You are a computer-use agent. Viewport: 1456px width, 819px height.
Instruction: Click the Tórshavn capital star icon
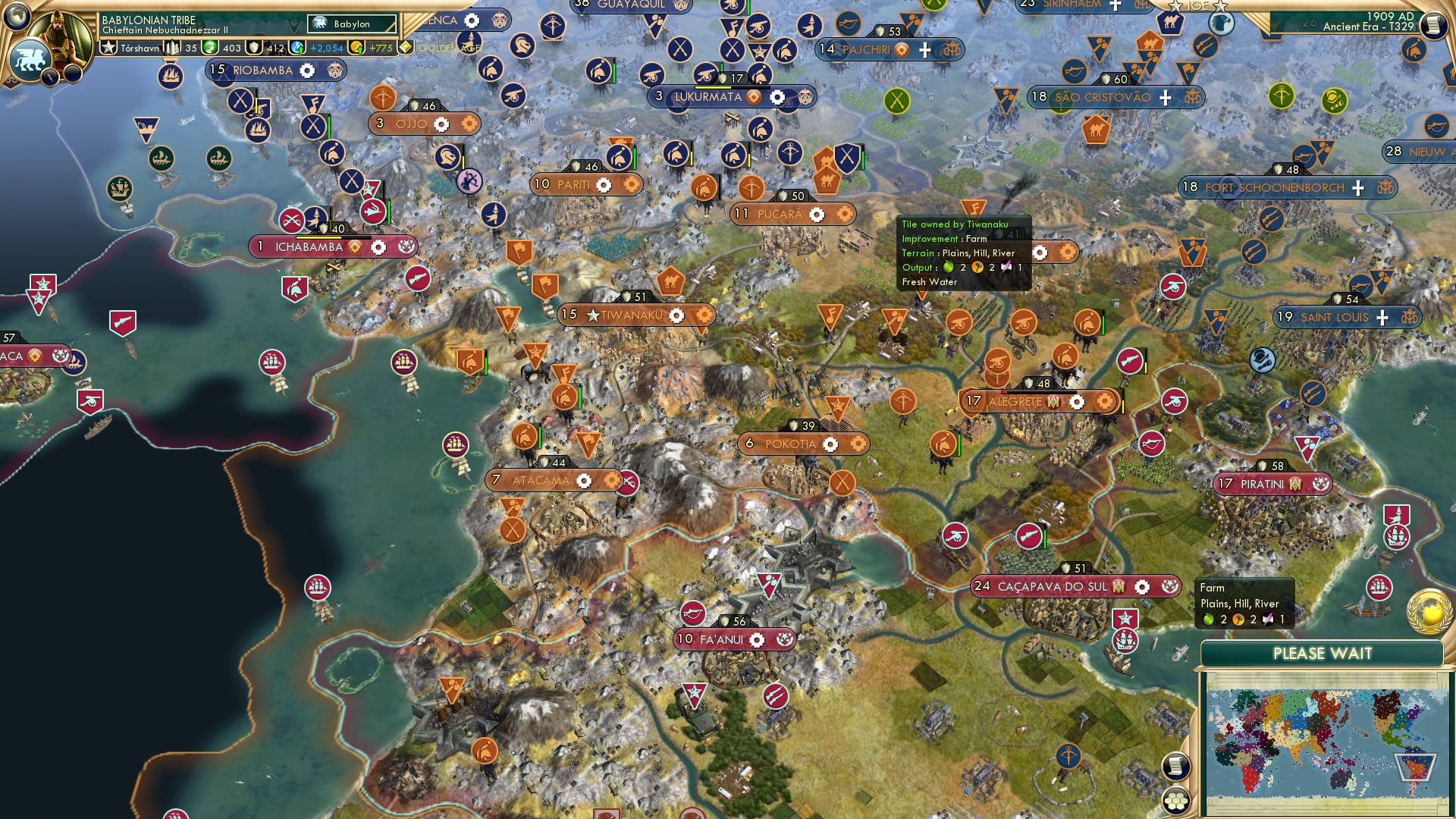[x=108, y=47]
